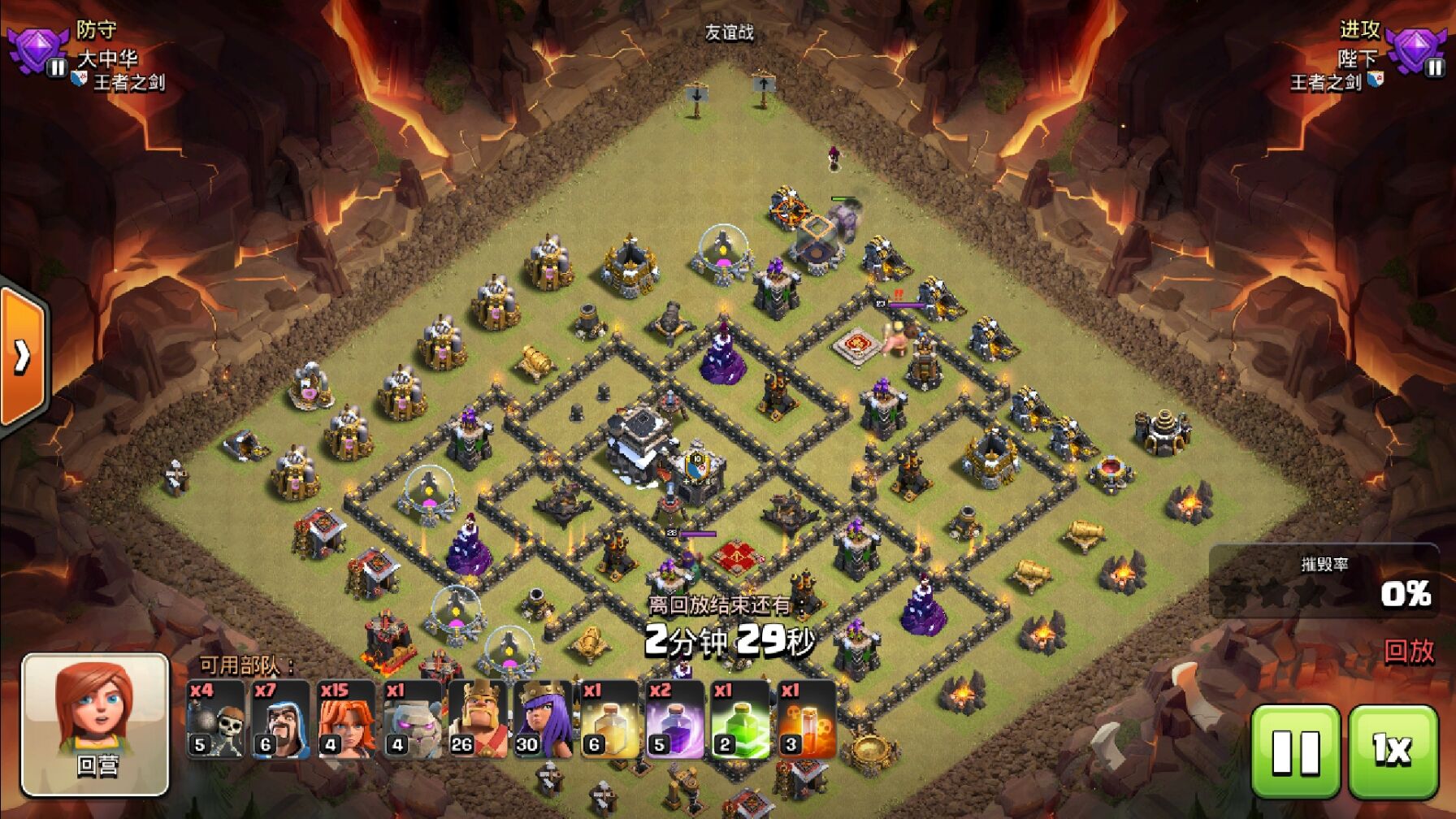This screenshot has height=819, width=1456.
Task: Select the green Jump spell slot
Action: [741, 719]
